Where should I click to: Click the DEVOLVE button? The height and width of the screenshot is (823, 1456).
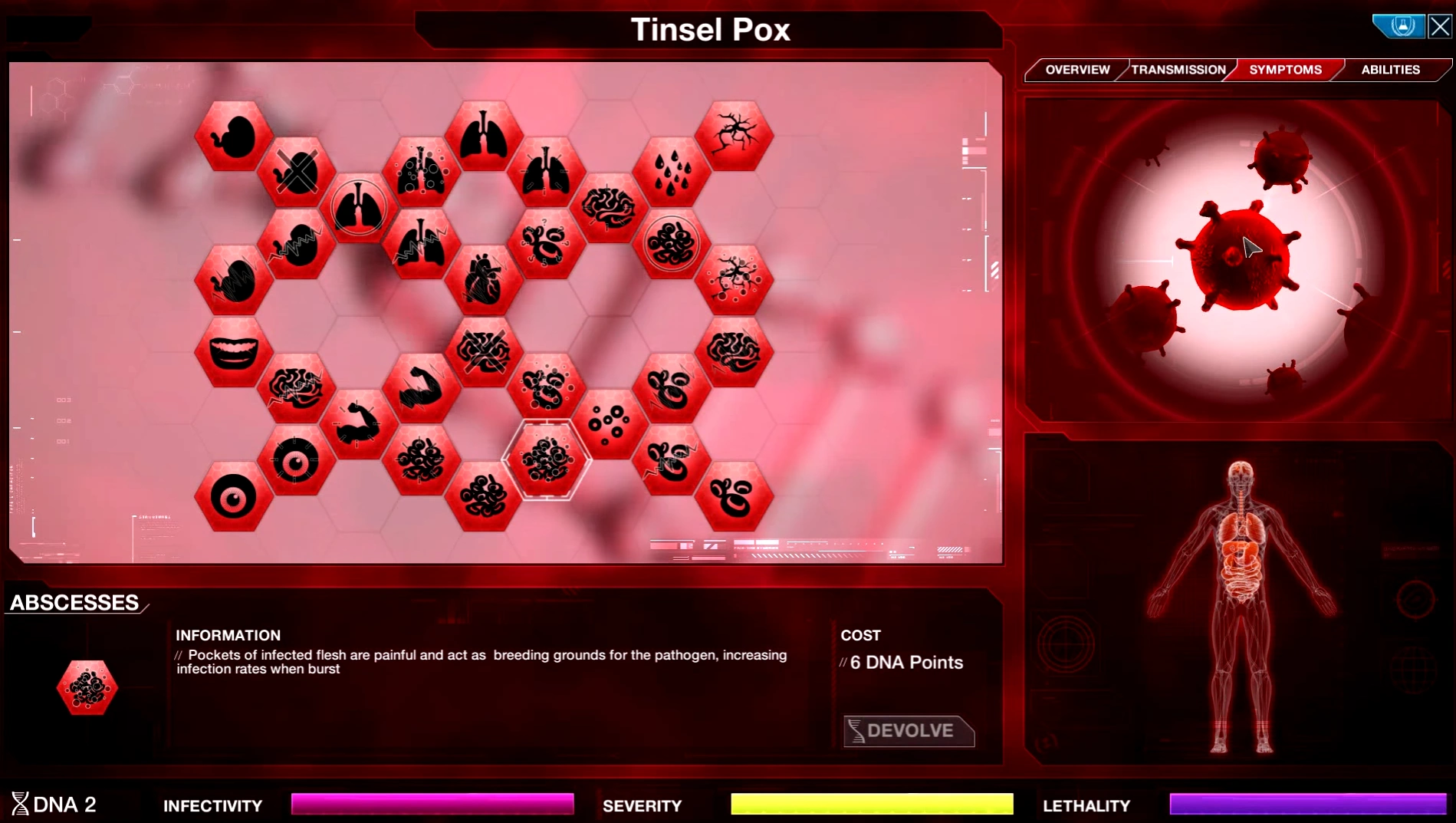909,730
